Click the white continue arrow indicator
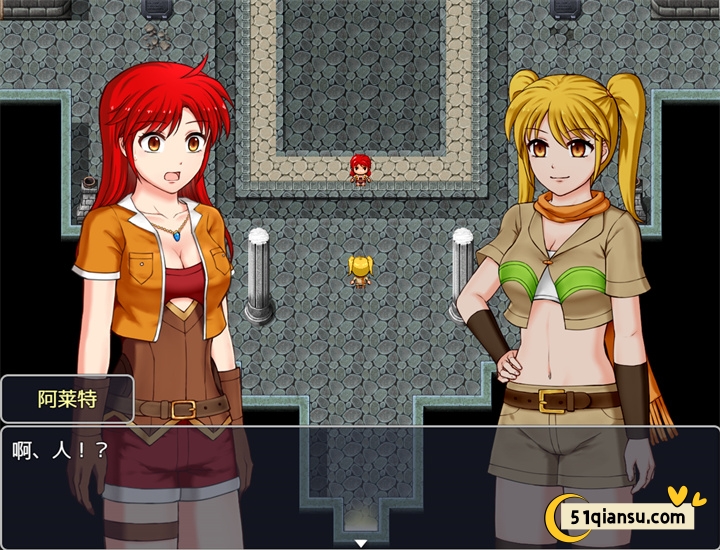Image resolution: width=720 pixels, height=550 pixels. (x=361, y=543)
